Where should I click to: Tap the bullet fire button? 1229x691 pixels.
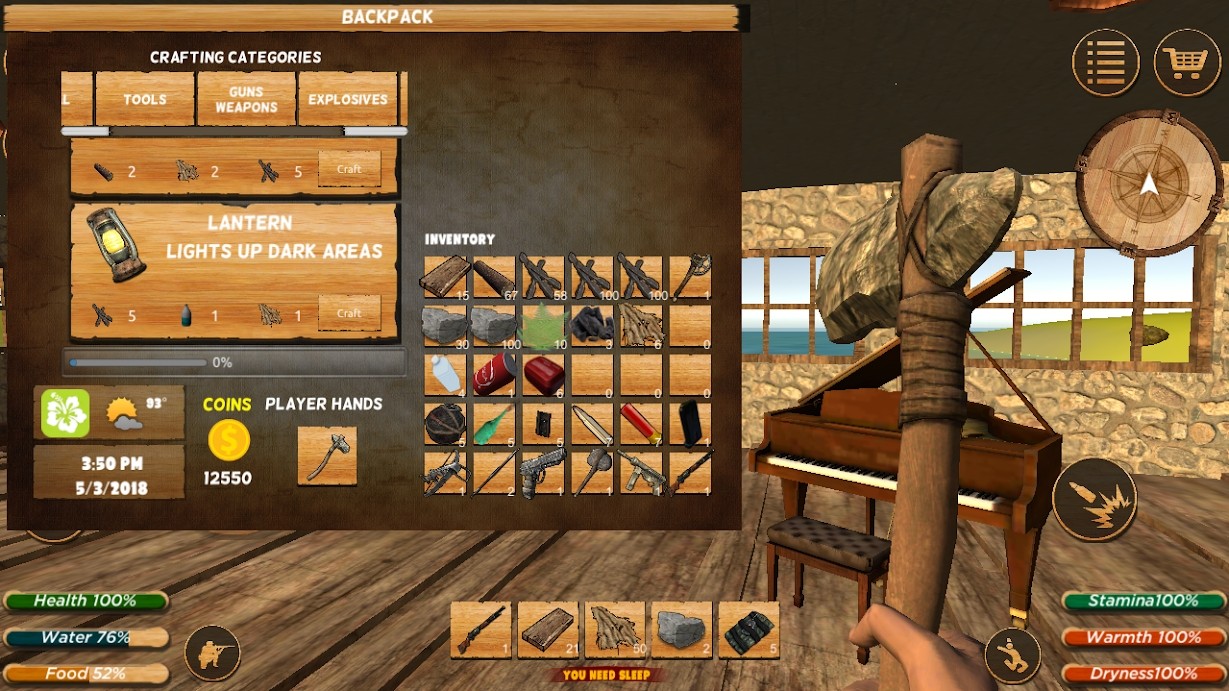(1094, 500)
